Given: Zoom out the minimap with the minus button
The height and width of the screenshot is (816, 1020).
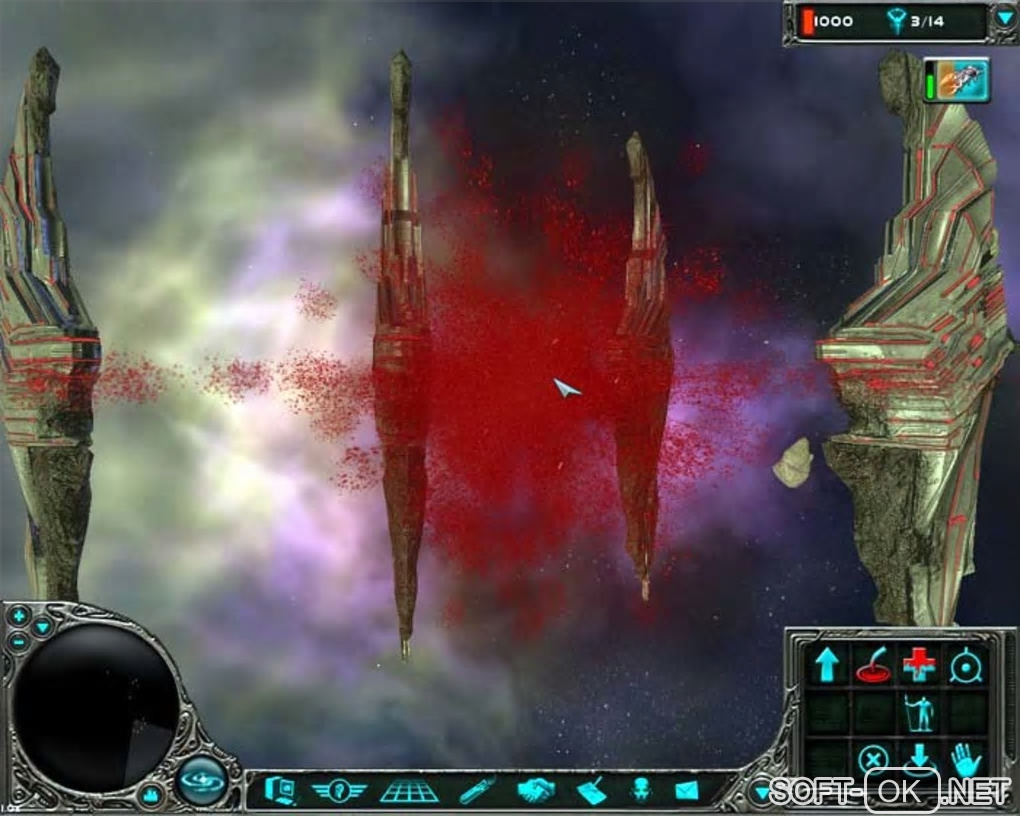Looking at the screenshot, I should coord(19,641).
